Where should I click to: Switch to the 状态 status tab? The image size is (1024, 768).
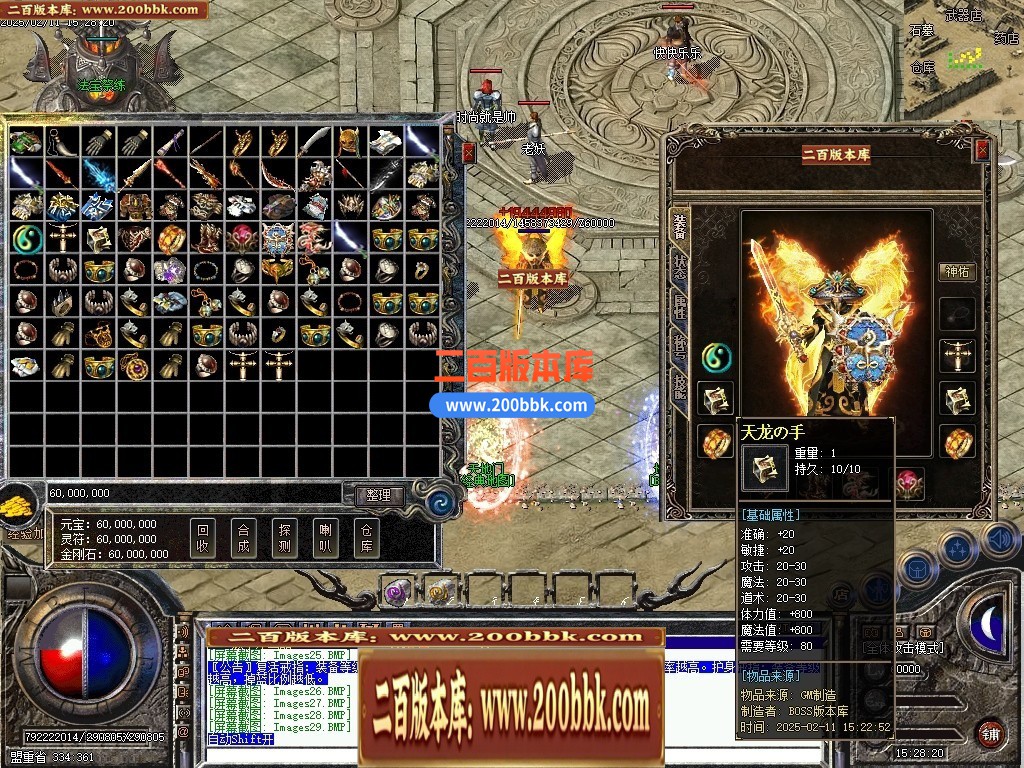click(x=680, y=268)
